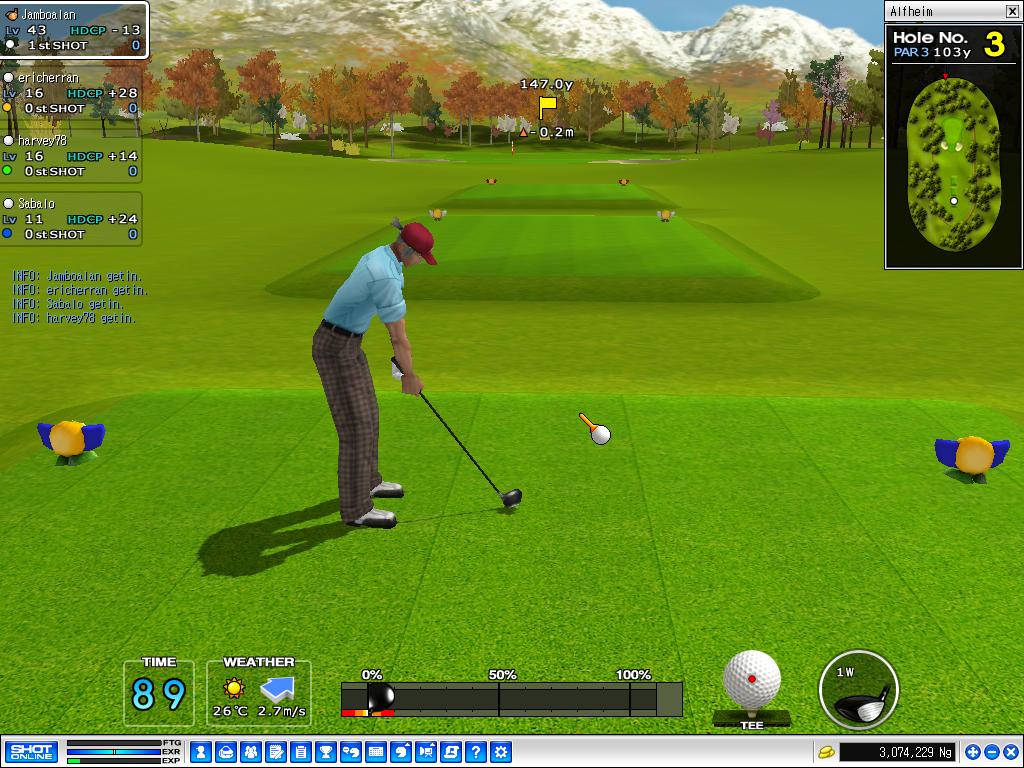
Task: Select harvey78's player panel
Action: coord(70,156)
